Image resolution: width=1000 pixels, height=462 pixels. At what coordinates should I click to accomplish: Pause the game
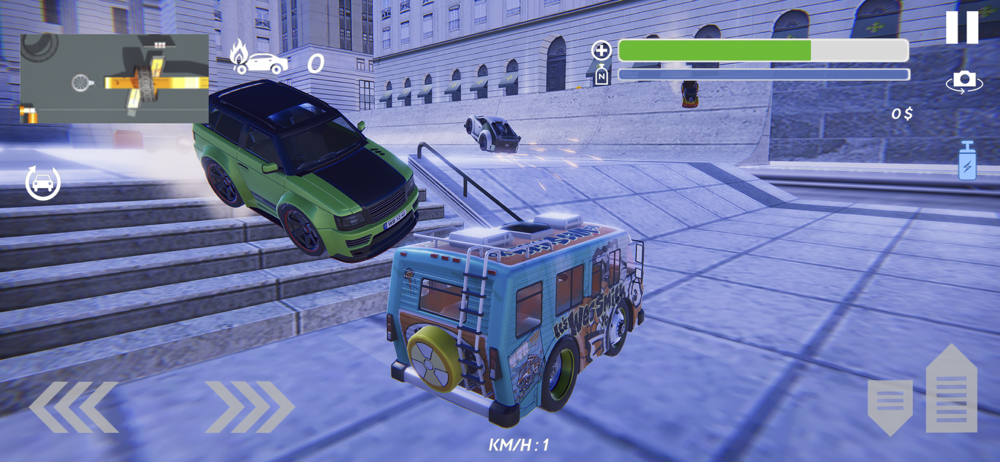(x=962, y=28)
